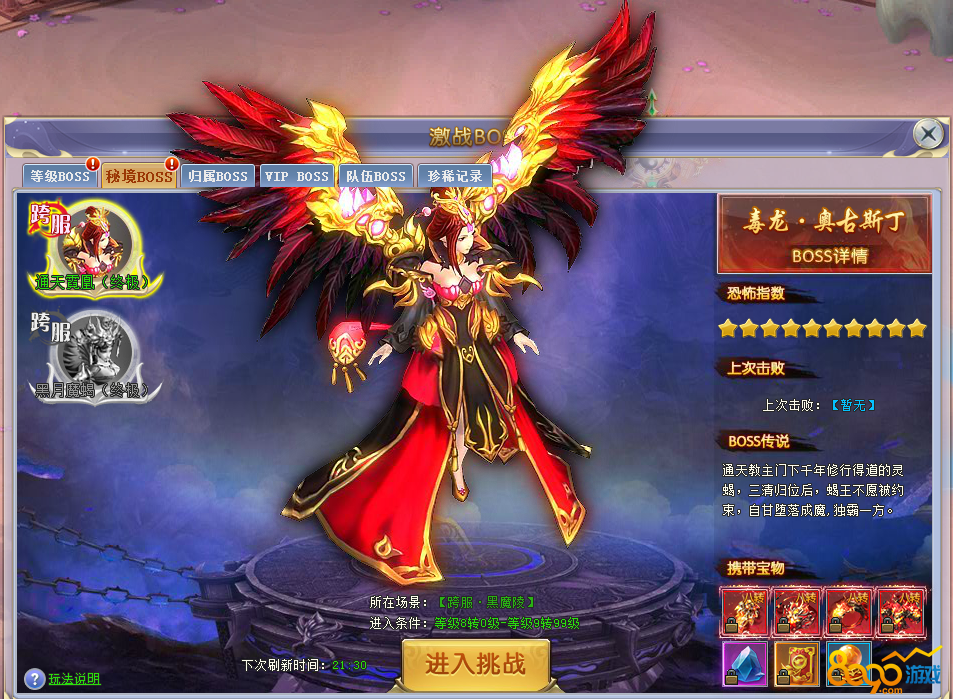Inspect the red-gold book reward item

point(796,665)
